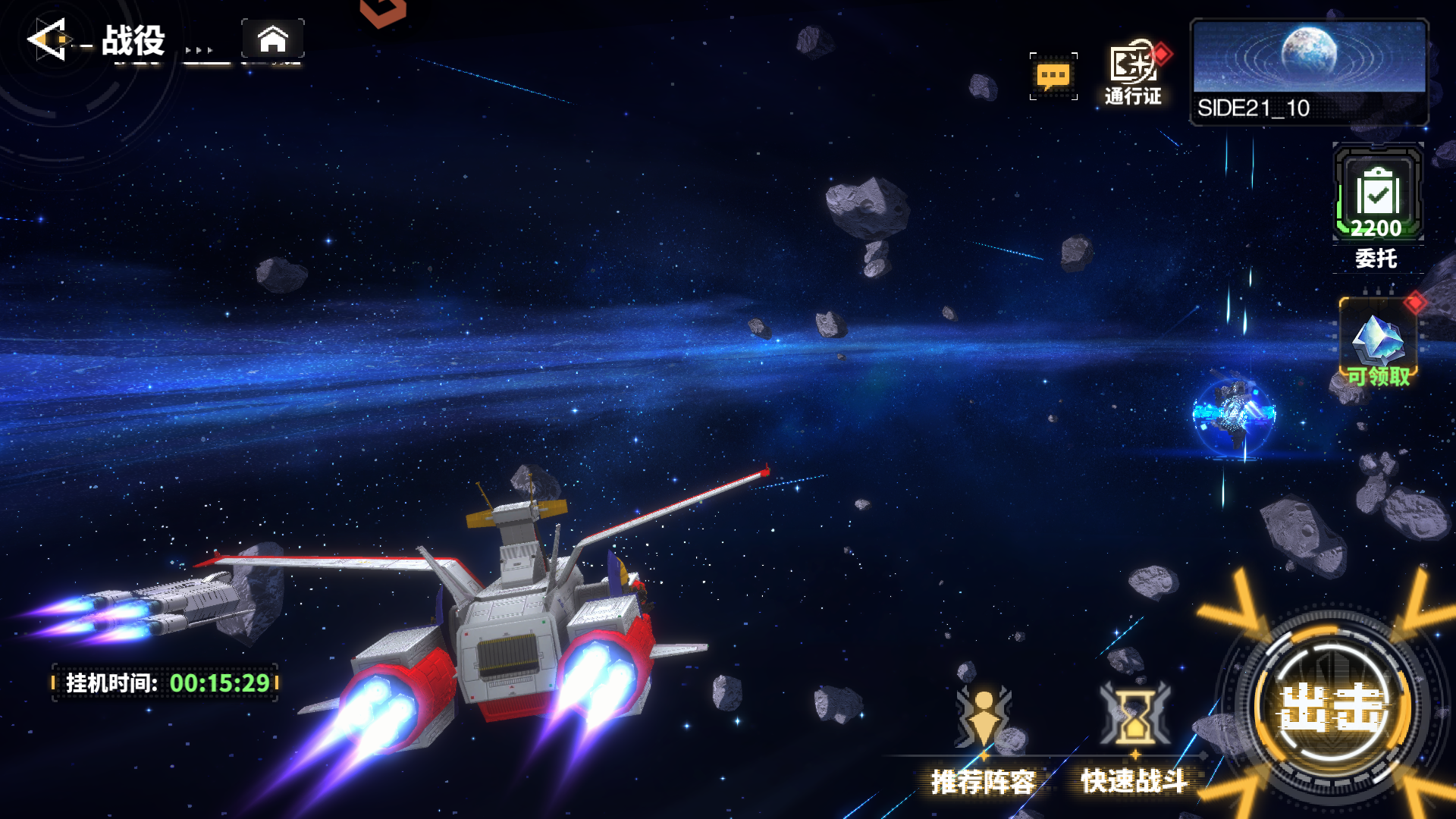Open the chat message box
This screenshot has height=819, width=1456.
(1053, 76)
